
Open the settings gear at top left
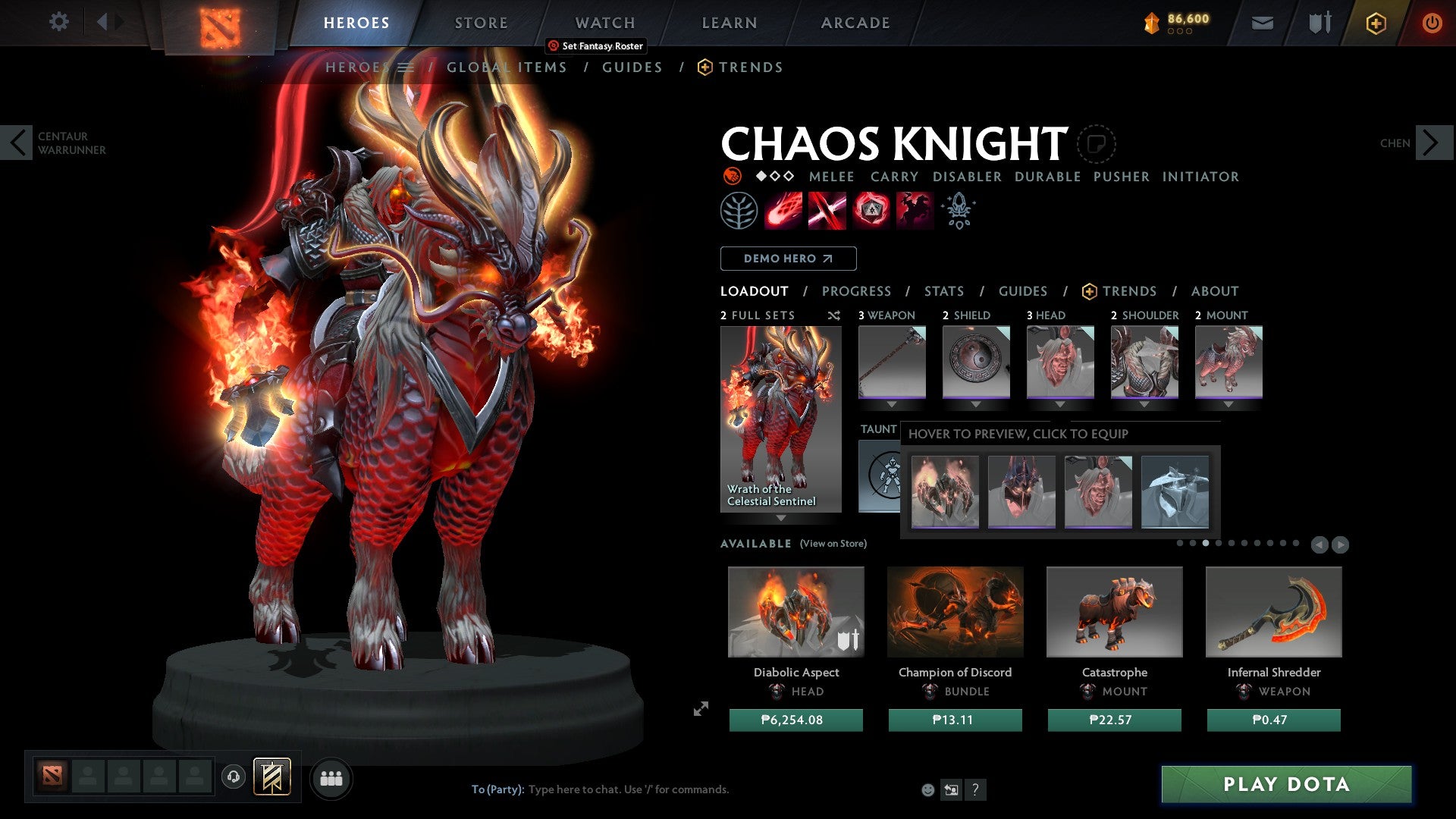(x=58, y=22)
